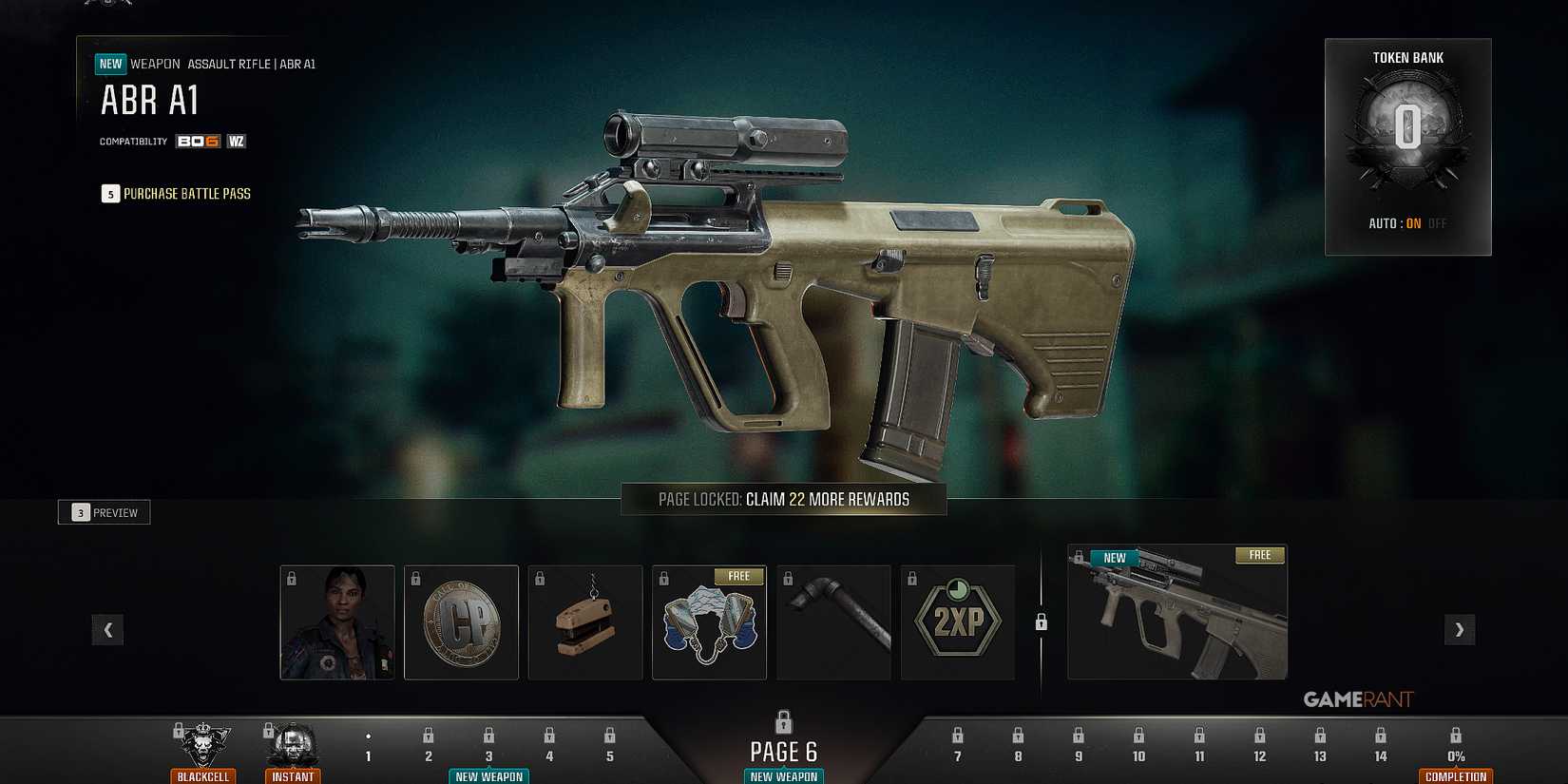Switch to battle pass page 1
This screenshot has height=784, width=1568.
[368, 746]
